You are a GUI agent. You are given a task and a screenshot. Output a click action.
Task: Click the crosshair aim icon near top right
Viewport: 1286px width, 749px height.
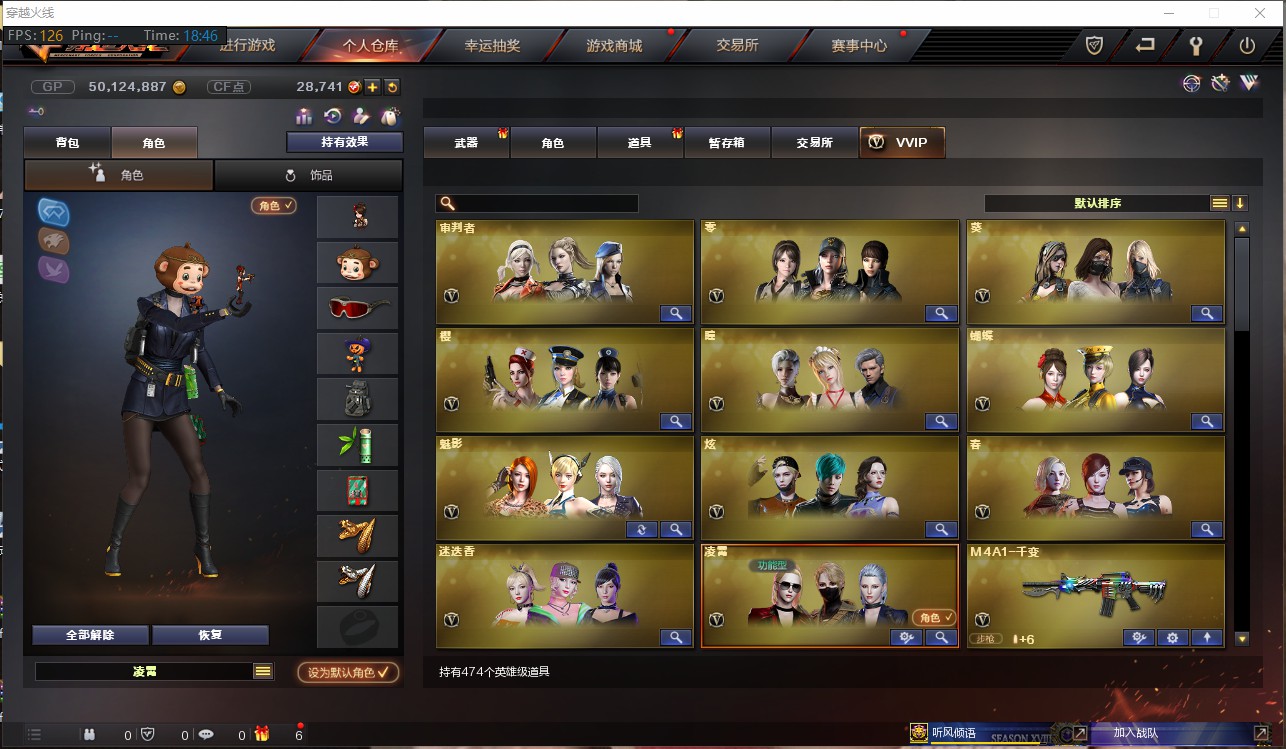click(1190, 82)
